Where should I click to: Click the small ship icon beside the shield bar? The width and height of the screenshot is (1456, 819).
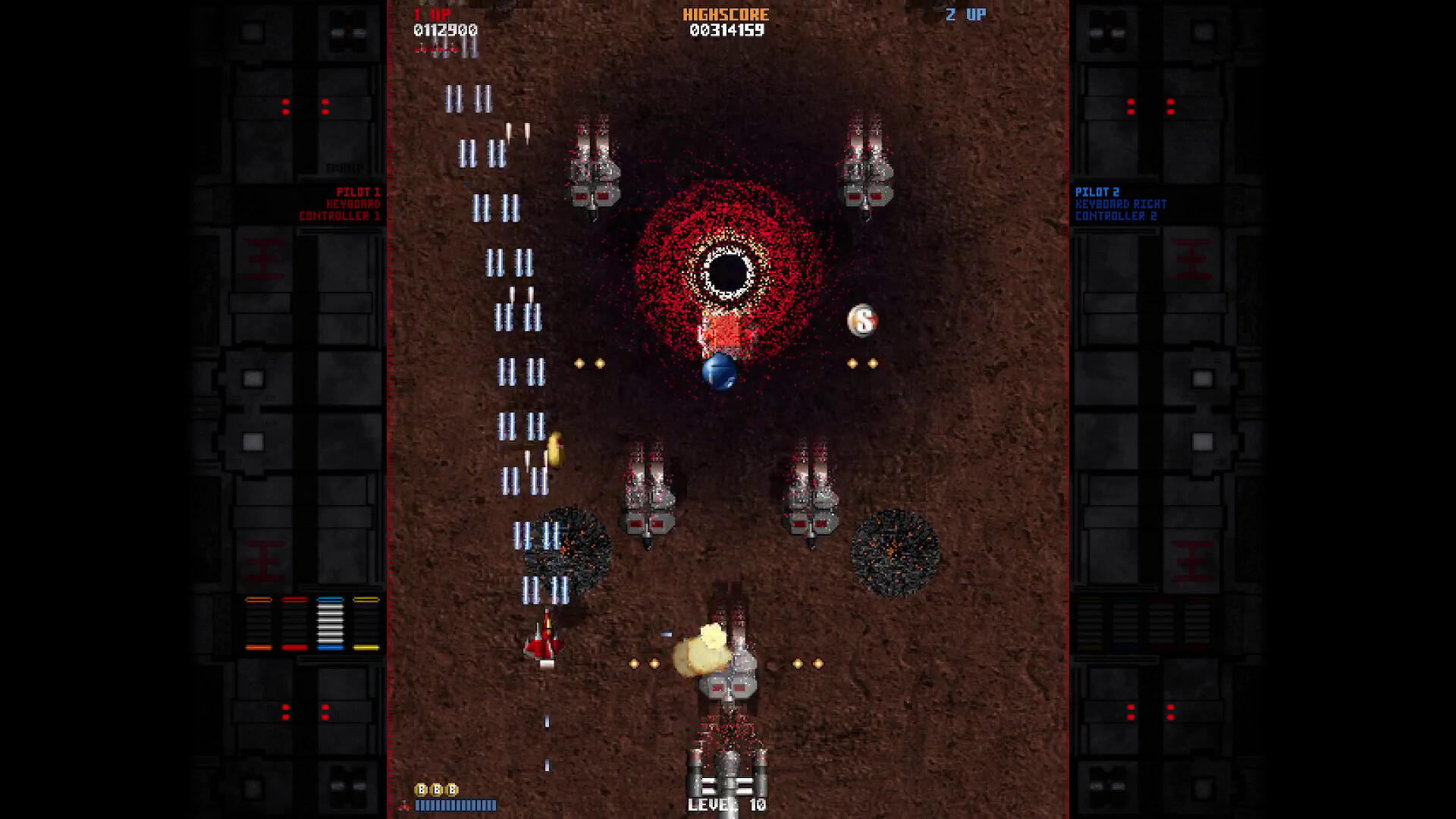click(x=406, y=805)
